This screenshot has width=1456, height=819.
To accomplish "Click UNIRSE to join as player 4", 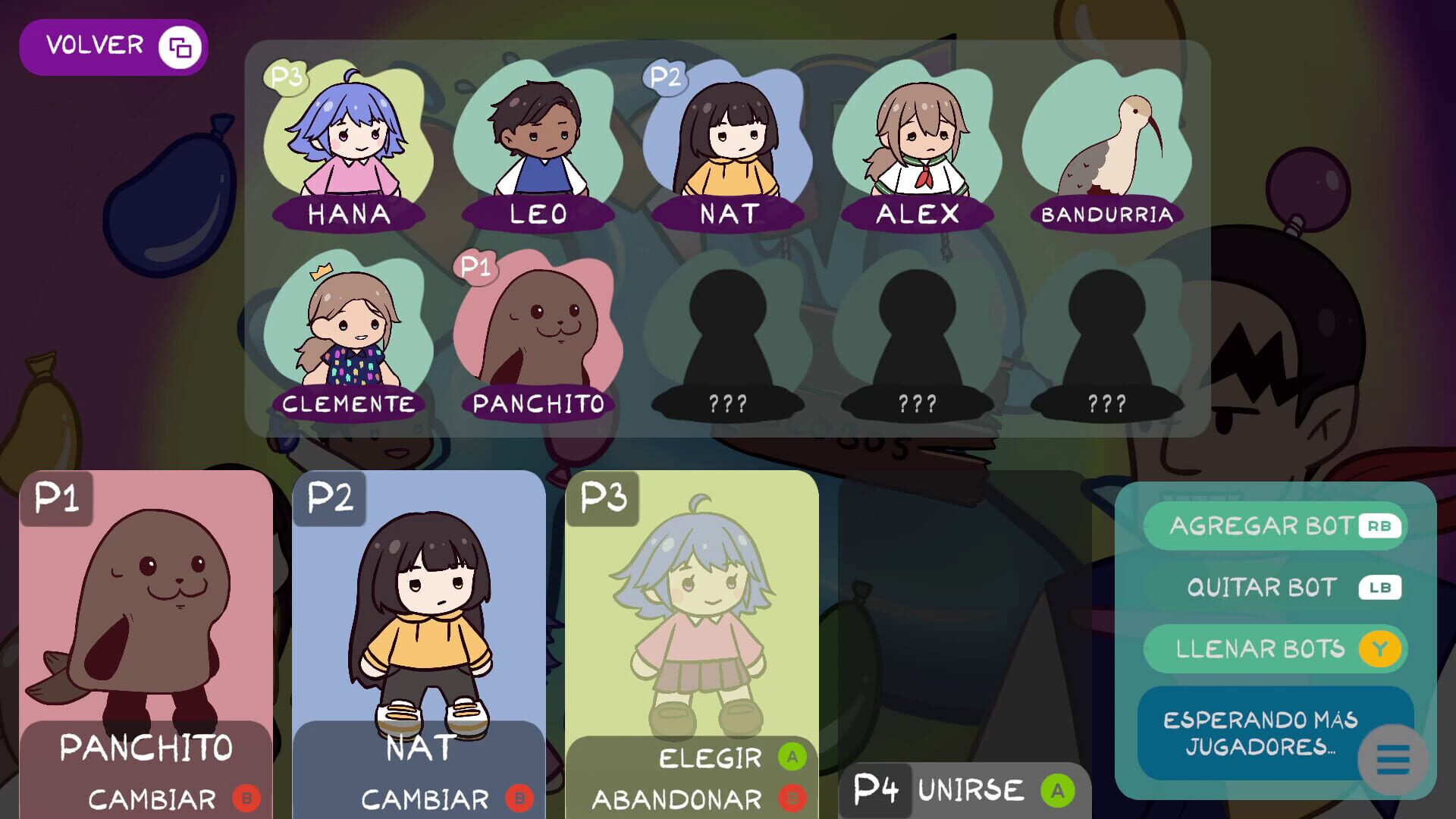I will [x=971, y=791].
